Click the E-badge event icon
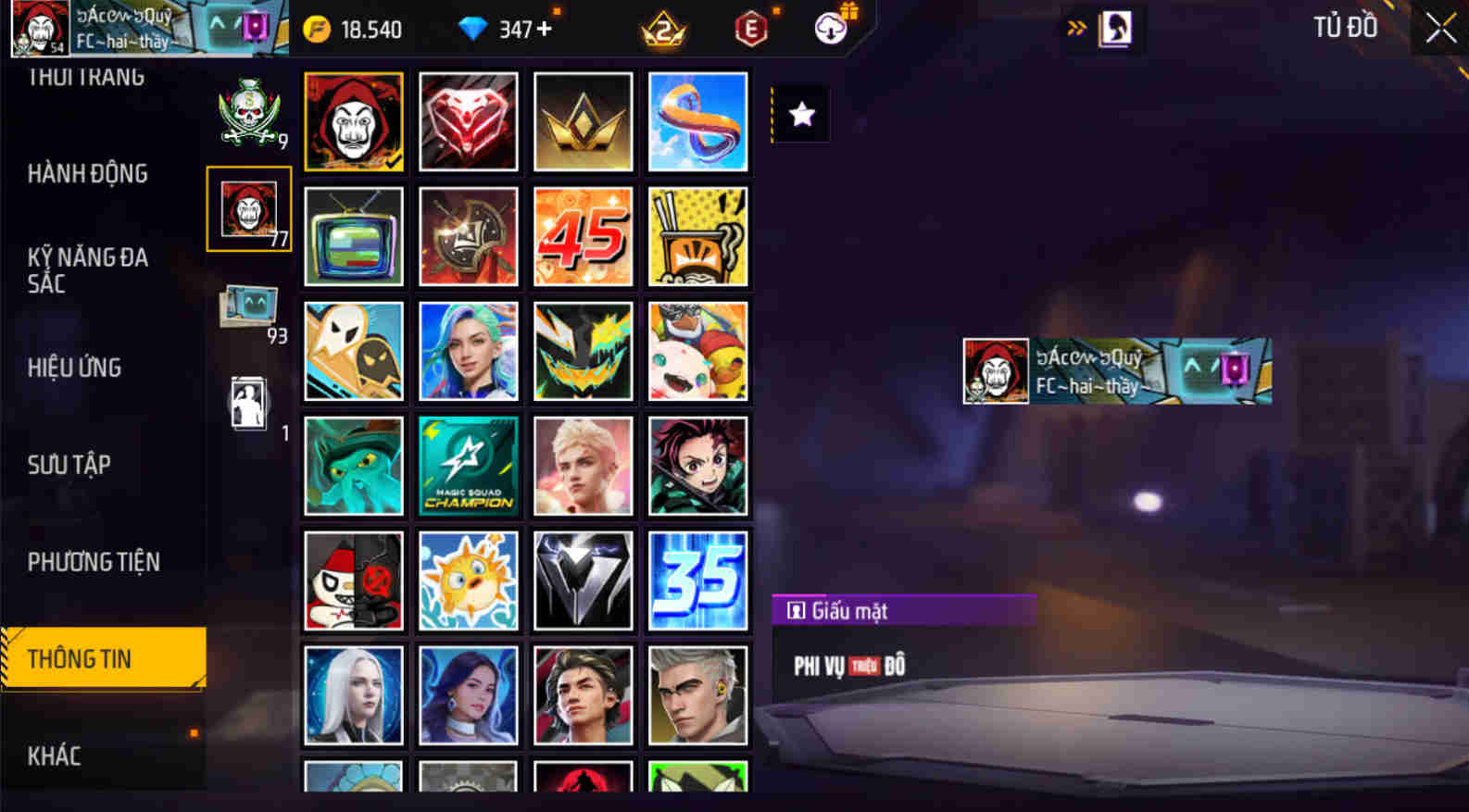The image size is (1469, 812). click(x=748, y=28)
